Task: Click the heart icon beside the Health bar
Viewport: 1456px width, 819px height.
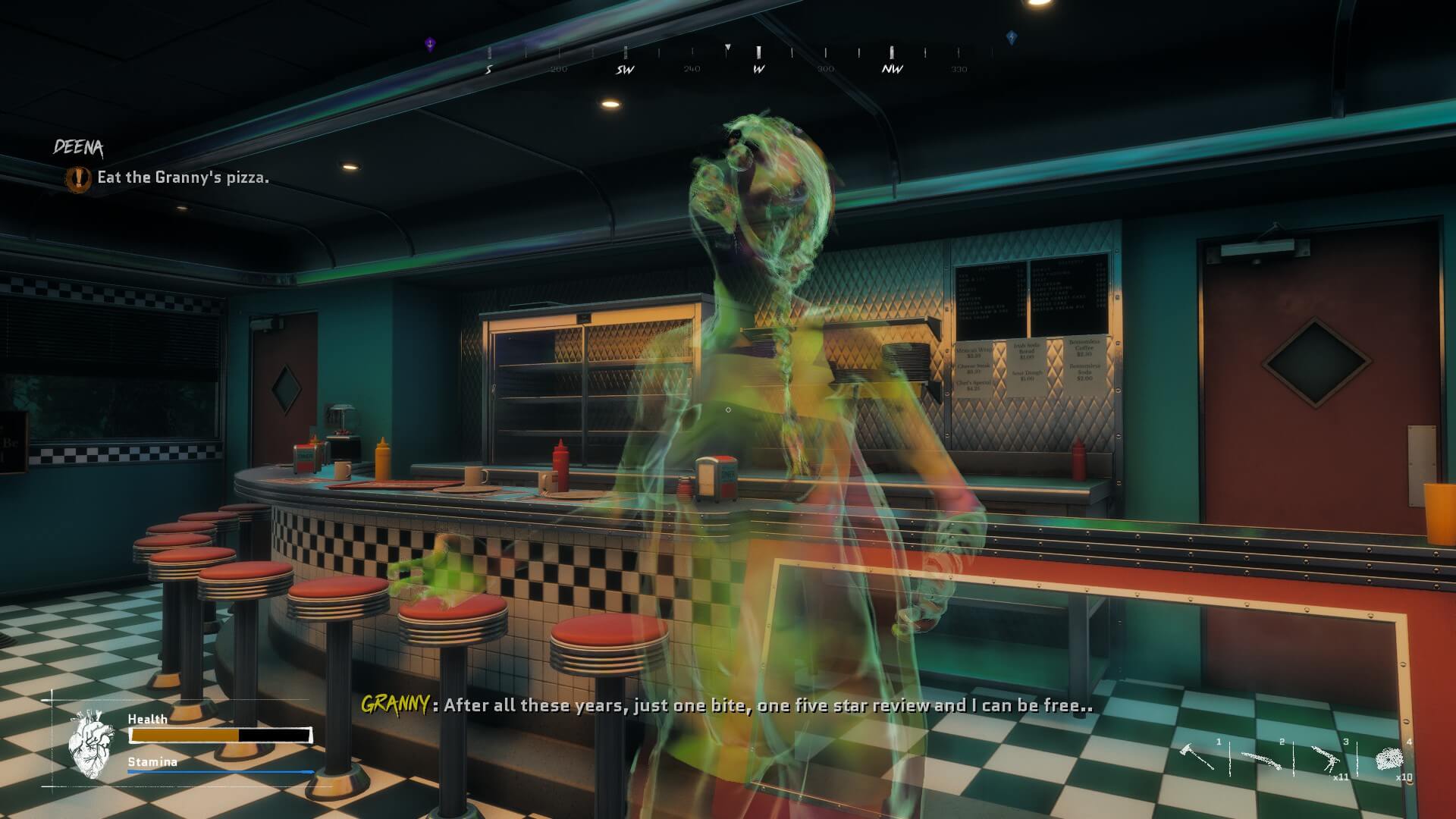Action: pyautogui.click(x=93, y=743)
